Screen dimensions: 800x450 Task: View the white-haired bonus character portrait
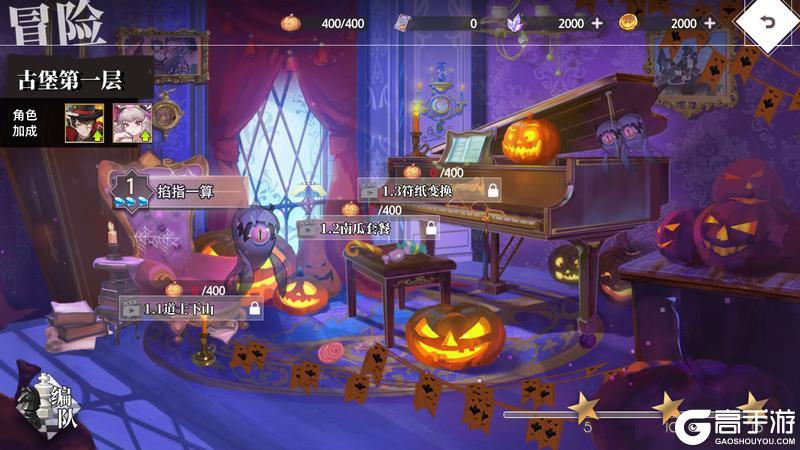coord(130,122)
